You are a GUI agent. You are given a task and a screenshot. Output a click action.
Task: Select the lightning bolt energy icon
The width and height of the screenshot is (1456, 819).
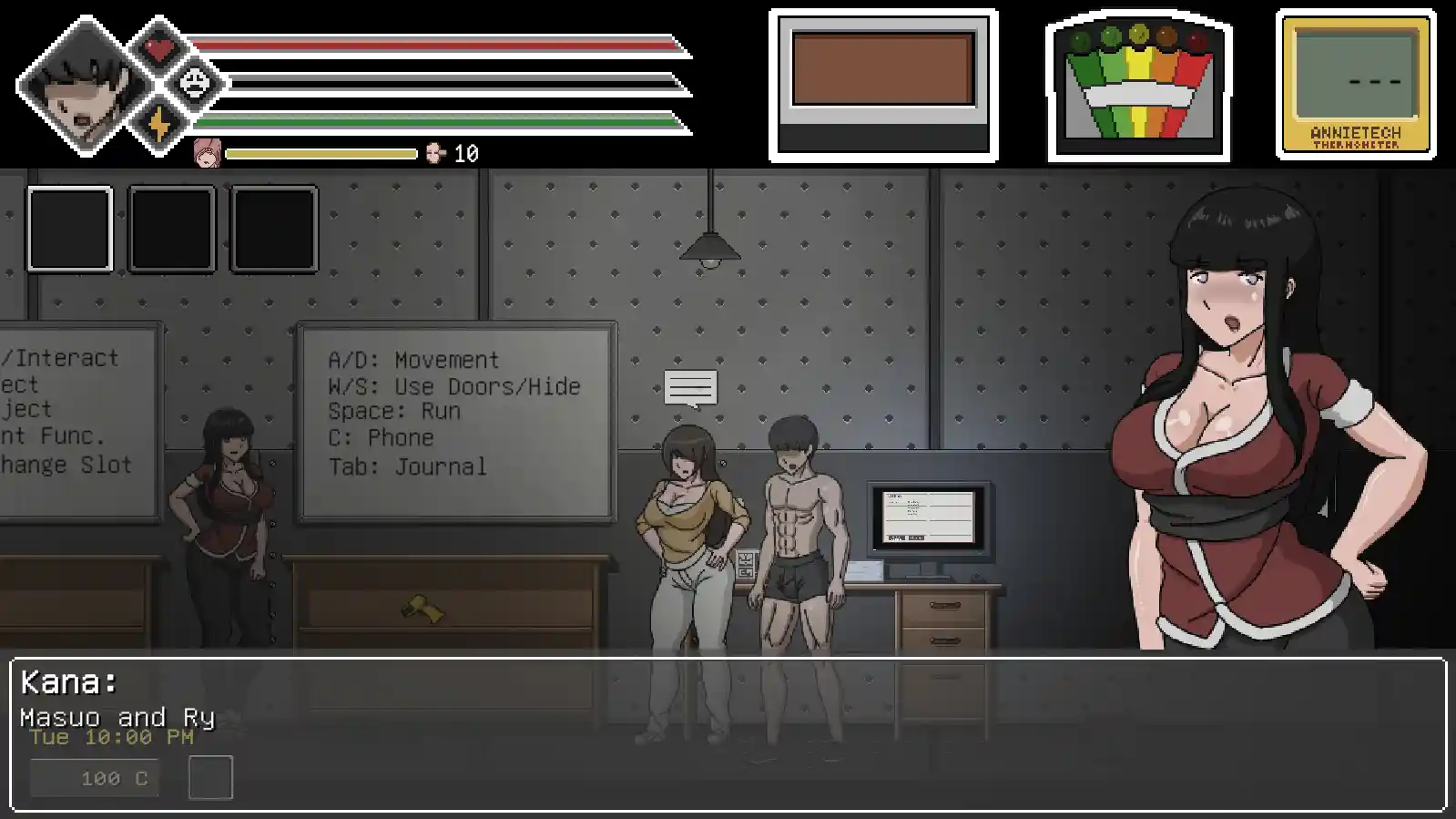[160, 121]
